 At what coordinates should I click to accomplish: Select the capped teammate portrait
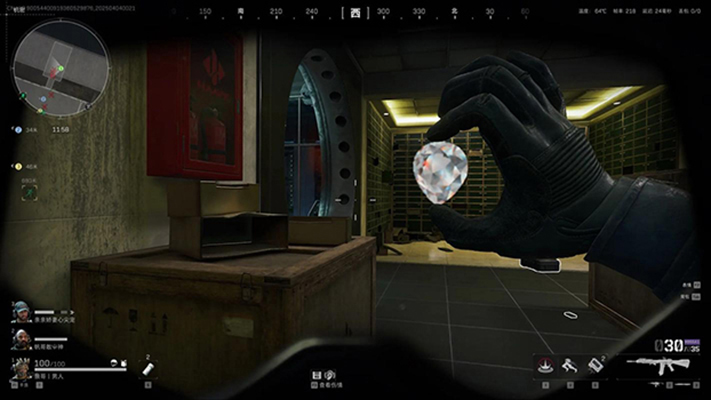tap(21, 312)
